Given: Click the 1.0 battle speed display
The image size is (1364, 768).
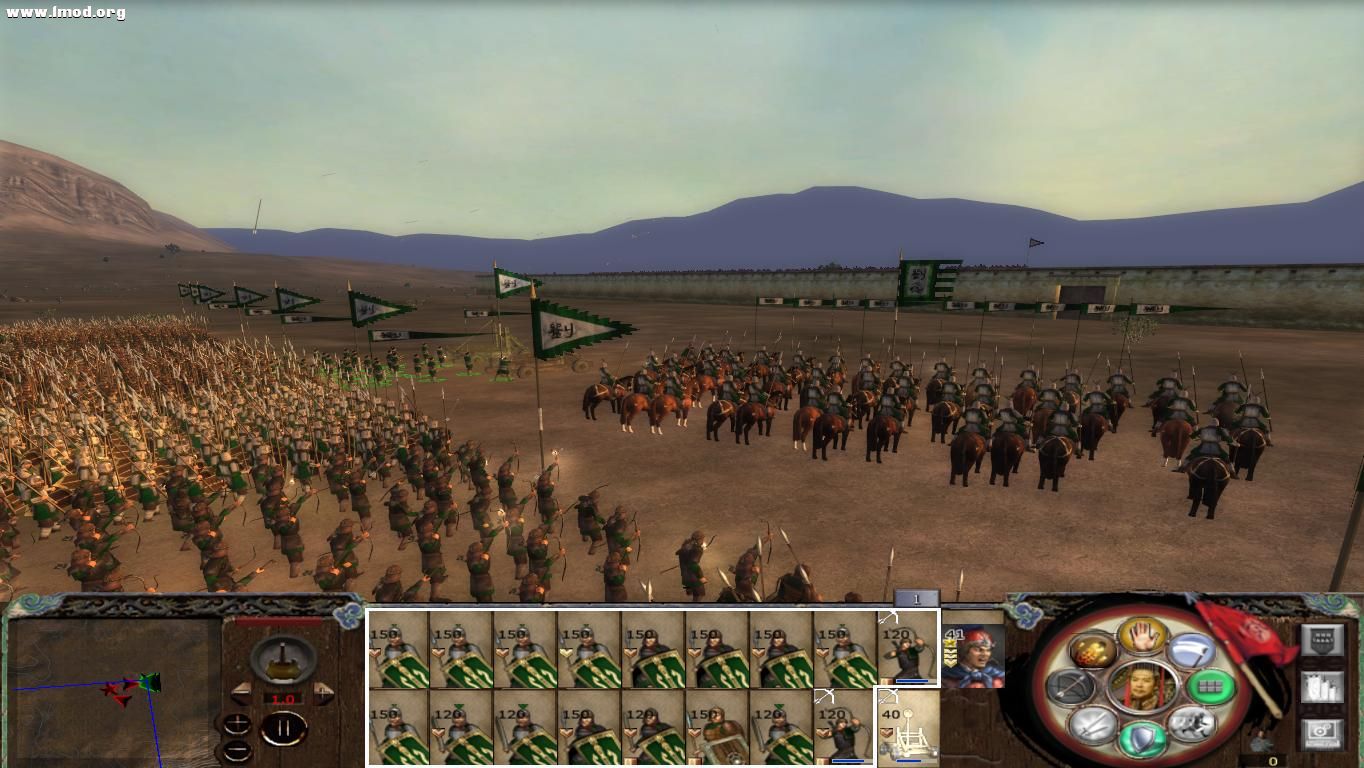Looking at the screenshot, I should 283,698.
